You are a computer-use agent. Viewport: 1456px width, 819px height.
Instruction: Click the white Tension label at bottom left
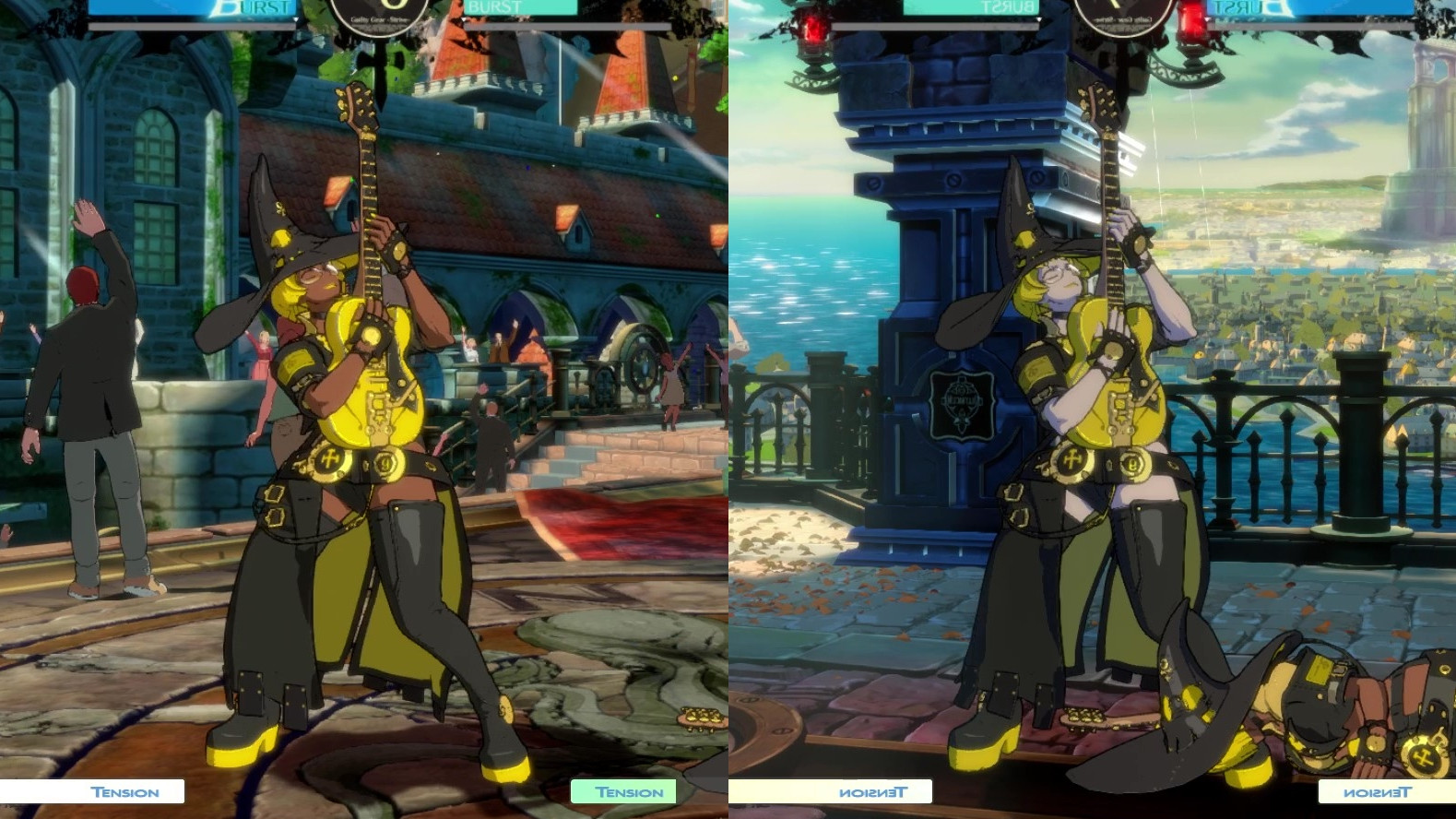coord(124,791)
